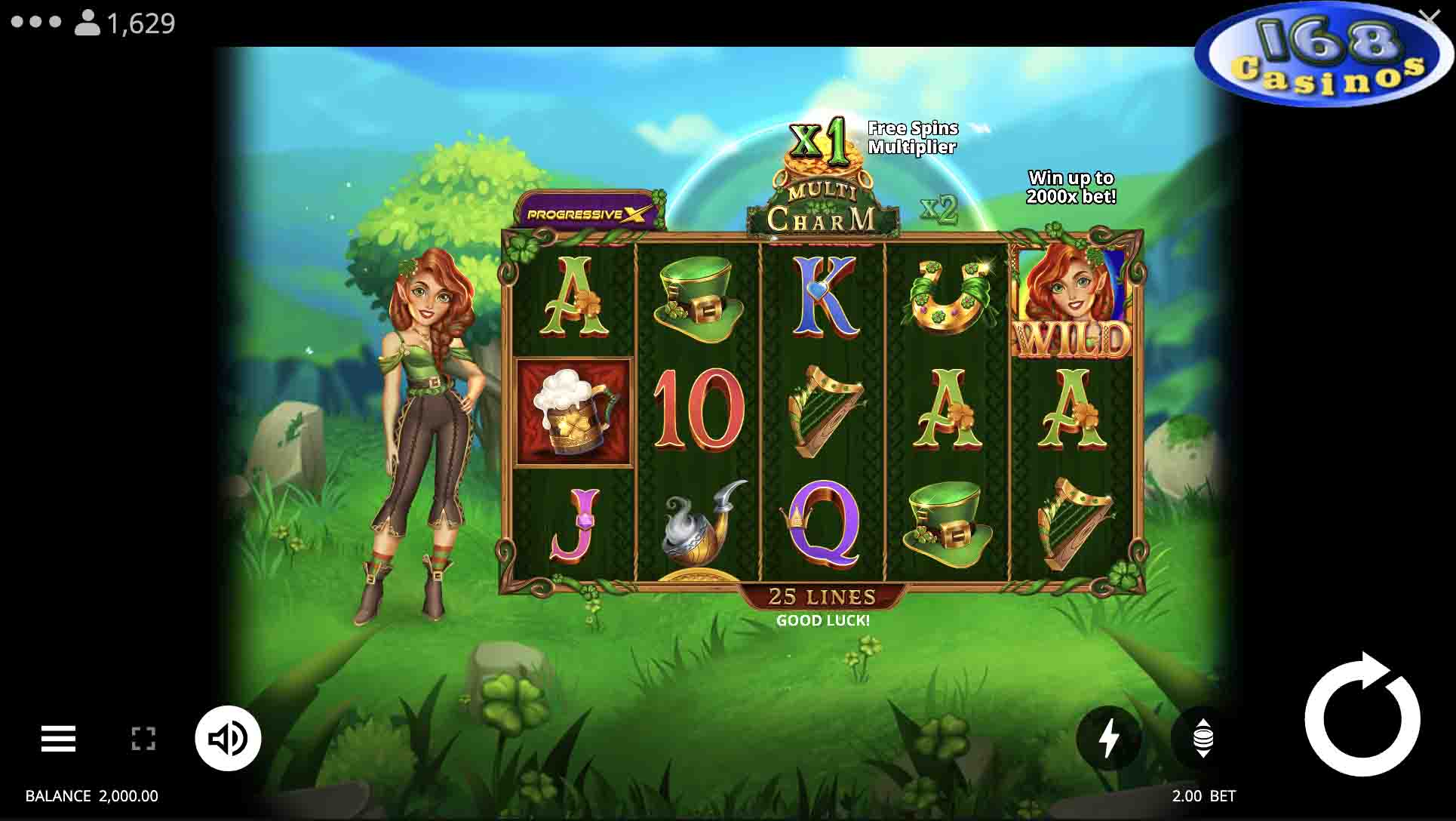The width and height of the screenshot is (1456, 821).
Task: Toggle fullscreen mode
Action: (143, 739)
